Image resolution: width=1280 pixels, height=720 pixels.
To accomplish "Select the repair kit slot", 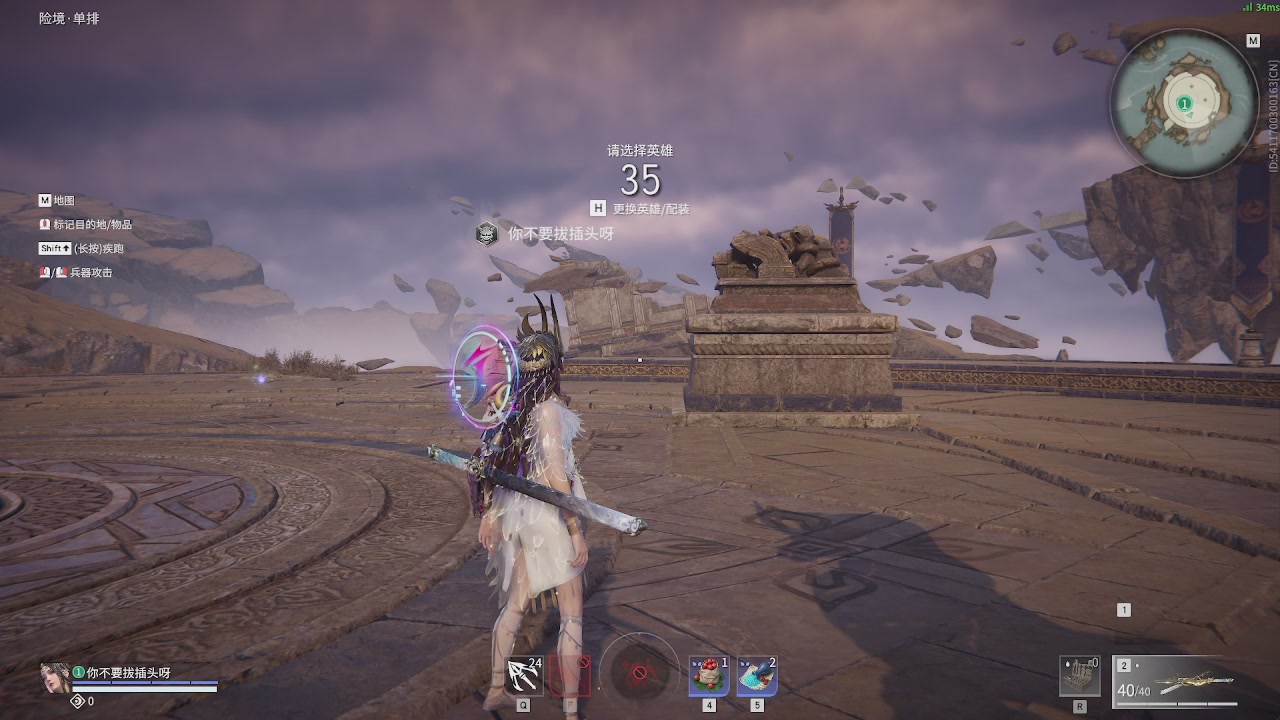I will (x=1080, y=677).
